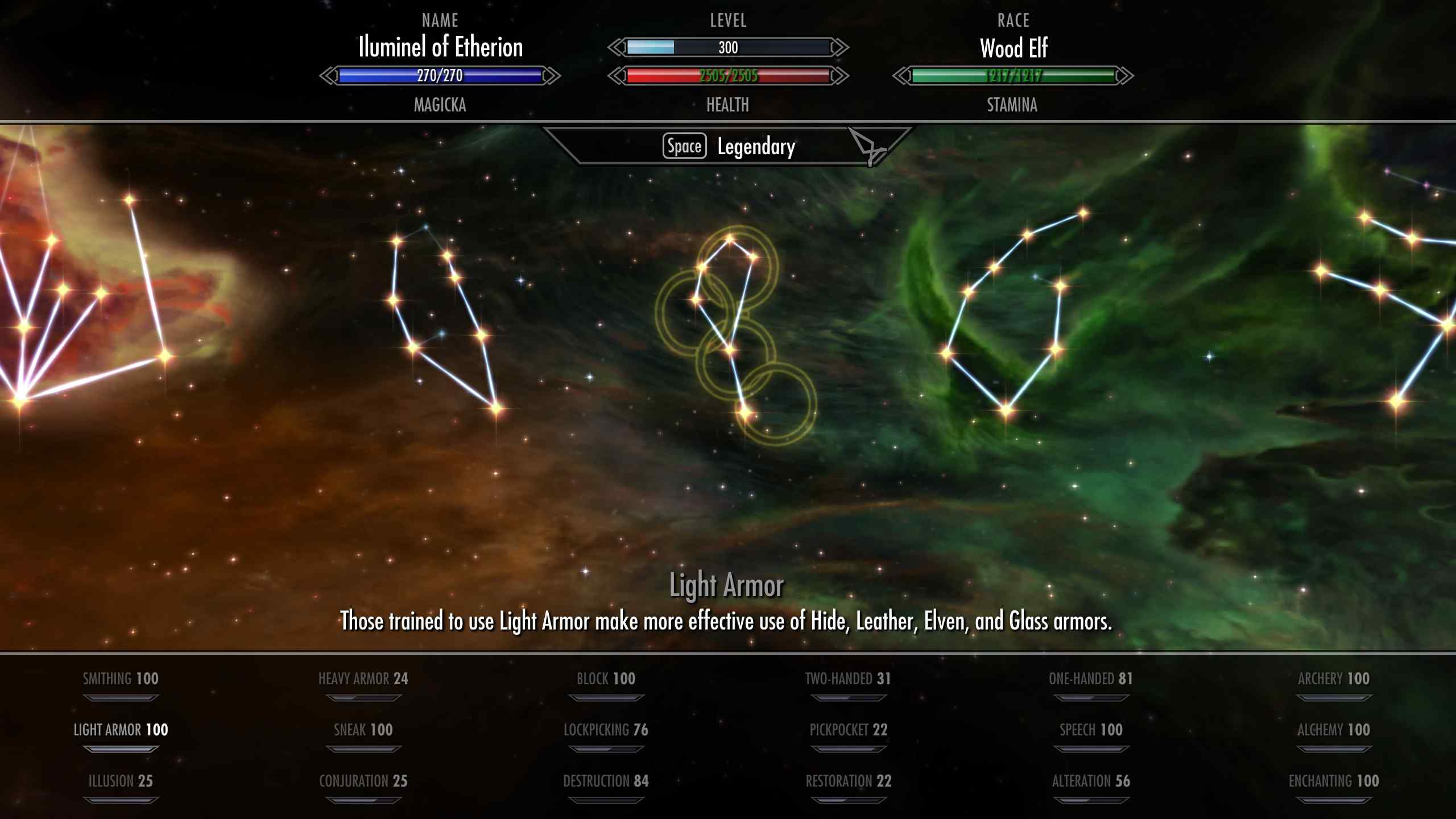Open the Block skill tree
The width and height of the screenshot is (1456, 819).
tap(606, 679)
